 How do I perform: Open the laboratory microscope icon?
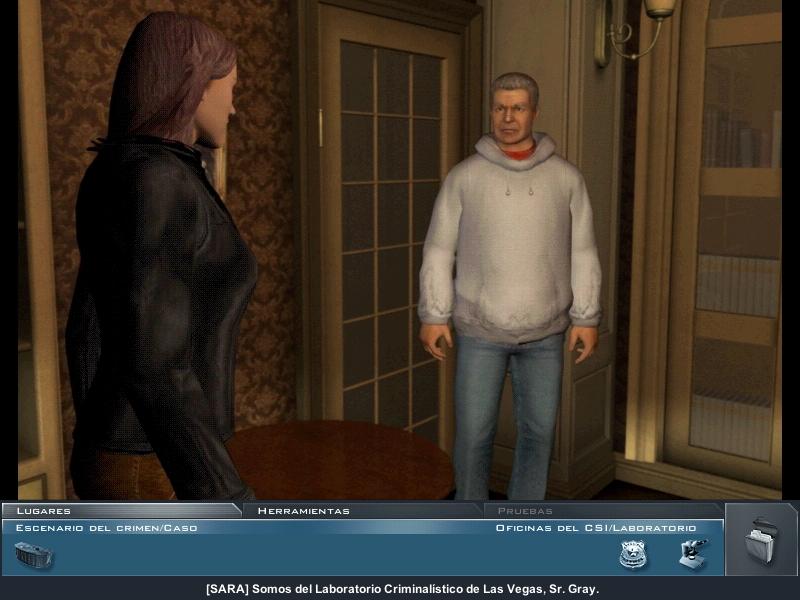click(x=692, y=553)
